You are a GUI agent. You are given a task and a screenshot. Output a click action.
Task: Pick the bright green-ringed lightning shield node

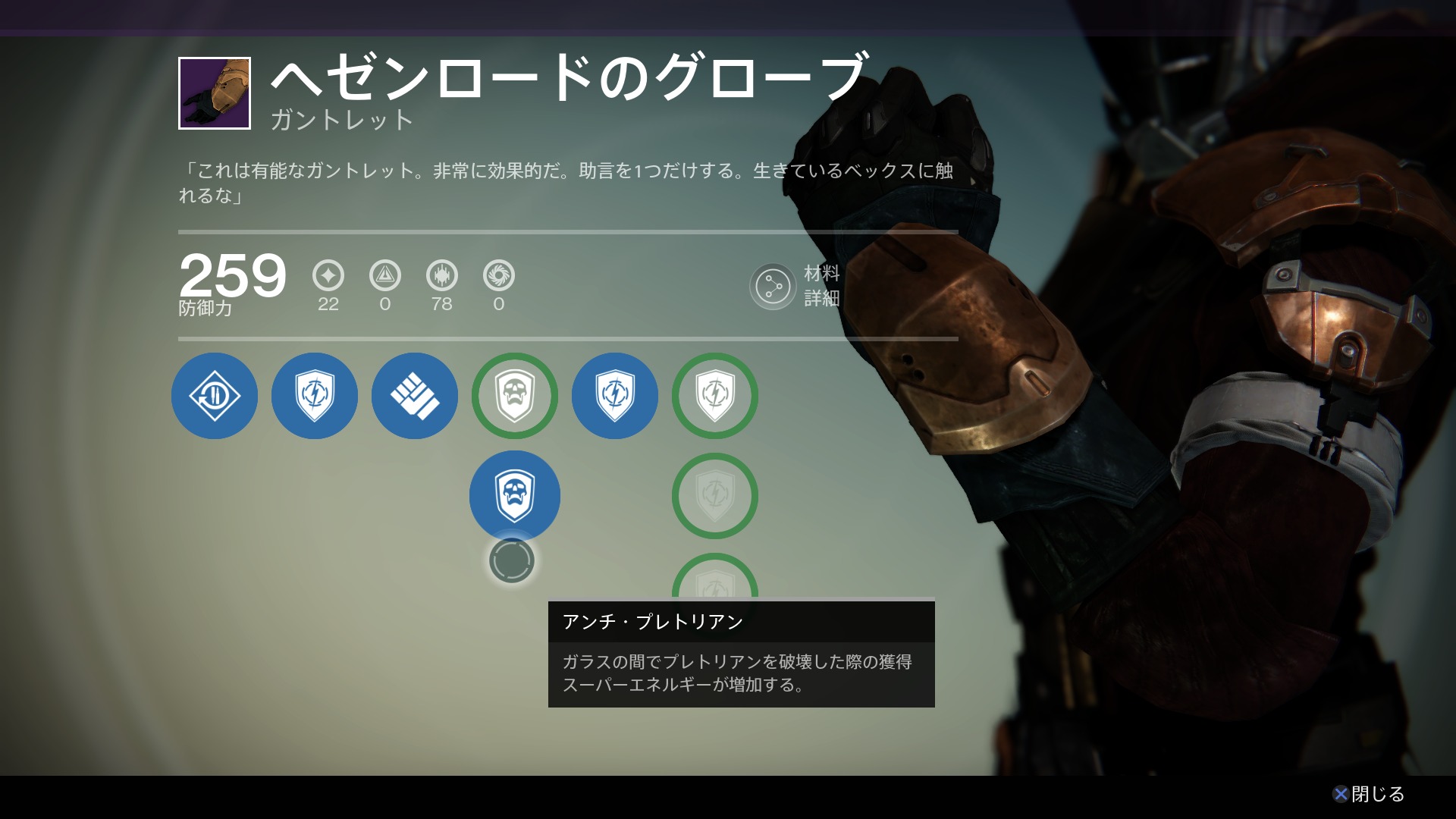[x=715, y=396]
